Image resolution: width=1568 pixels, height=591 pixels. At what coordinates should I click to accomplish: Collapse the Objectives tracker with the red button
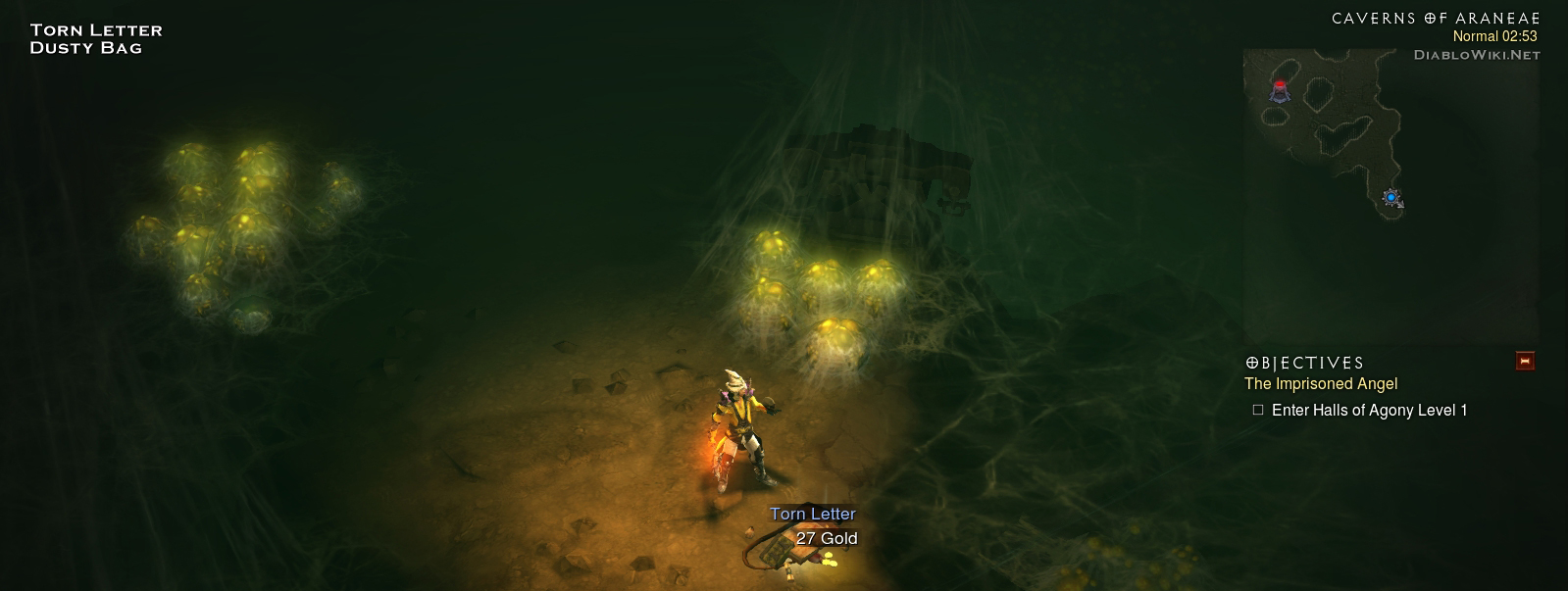[1524, 361]
